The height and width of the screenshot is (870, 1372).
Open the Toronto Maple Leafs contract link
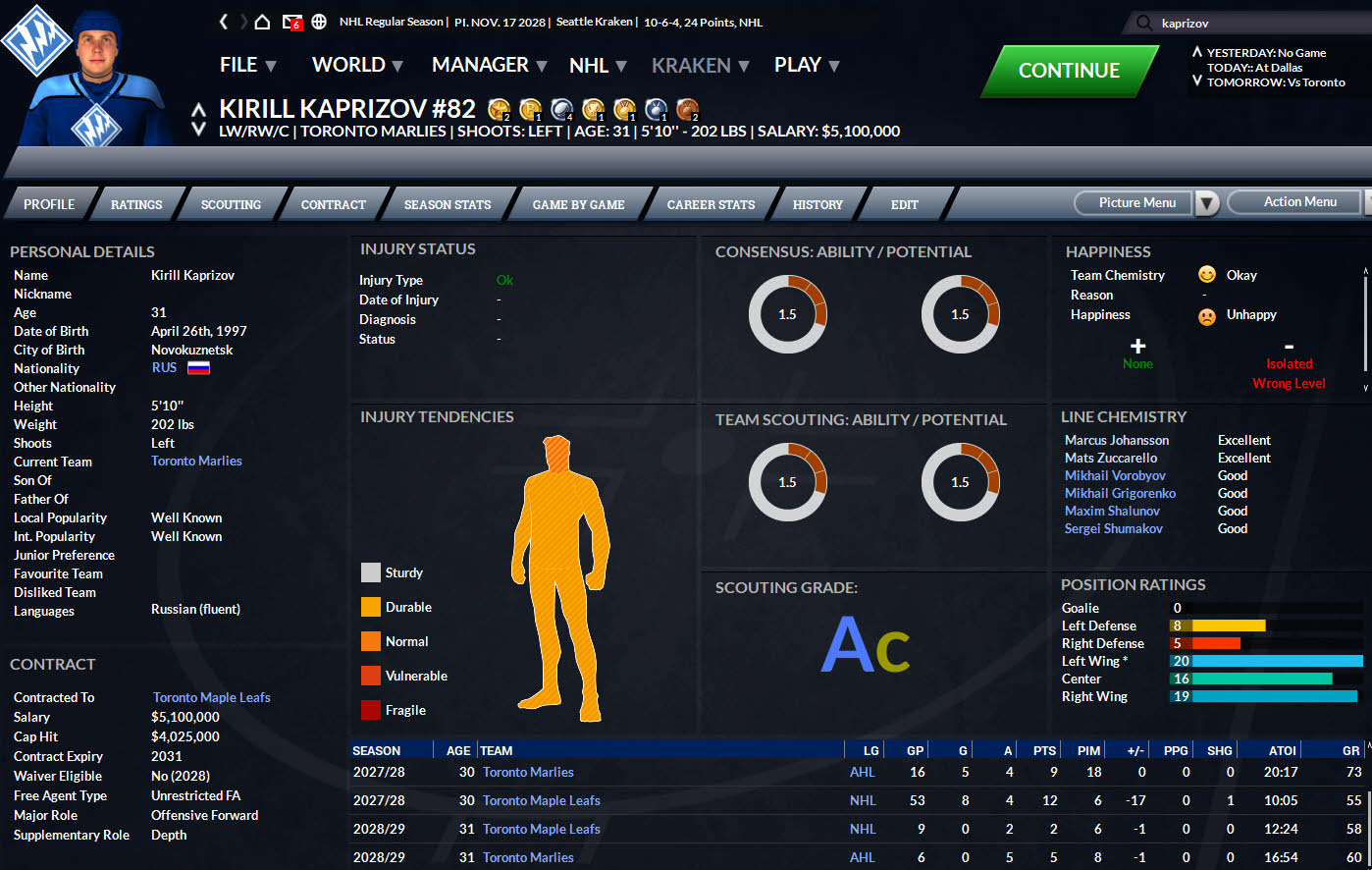[x=212, y=697]
